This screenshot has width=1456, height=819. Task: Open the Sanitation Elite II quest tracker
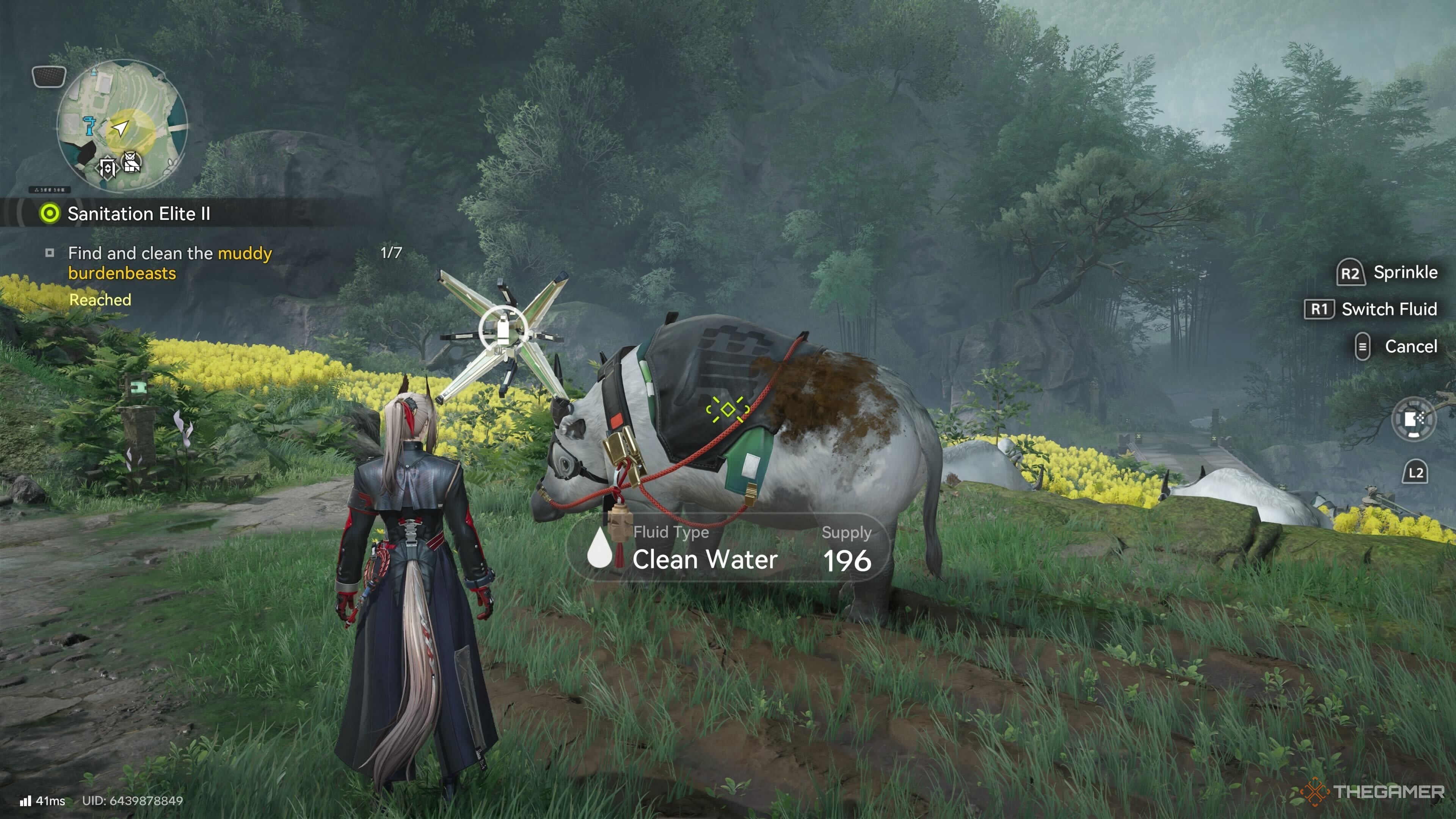click(138, 213)
